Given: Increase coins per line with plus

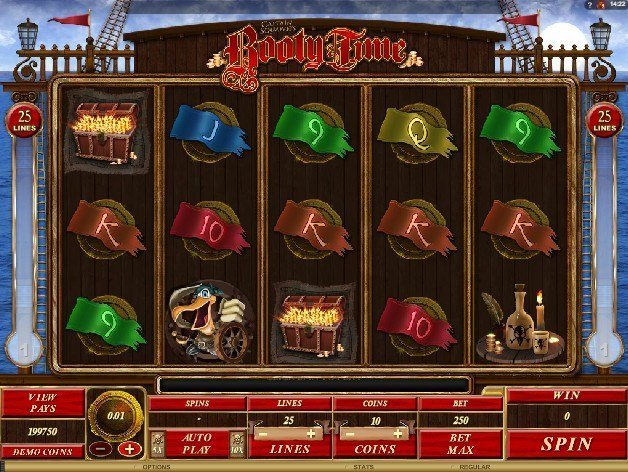Looking at the screenshot, I should click(397, 434).
